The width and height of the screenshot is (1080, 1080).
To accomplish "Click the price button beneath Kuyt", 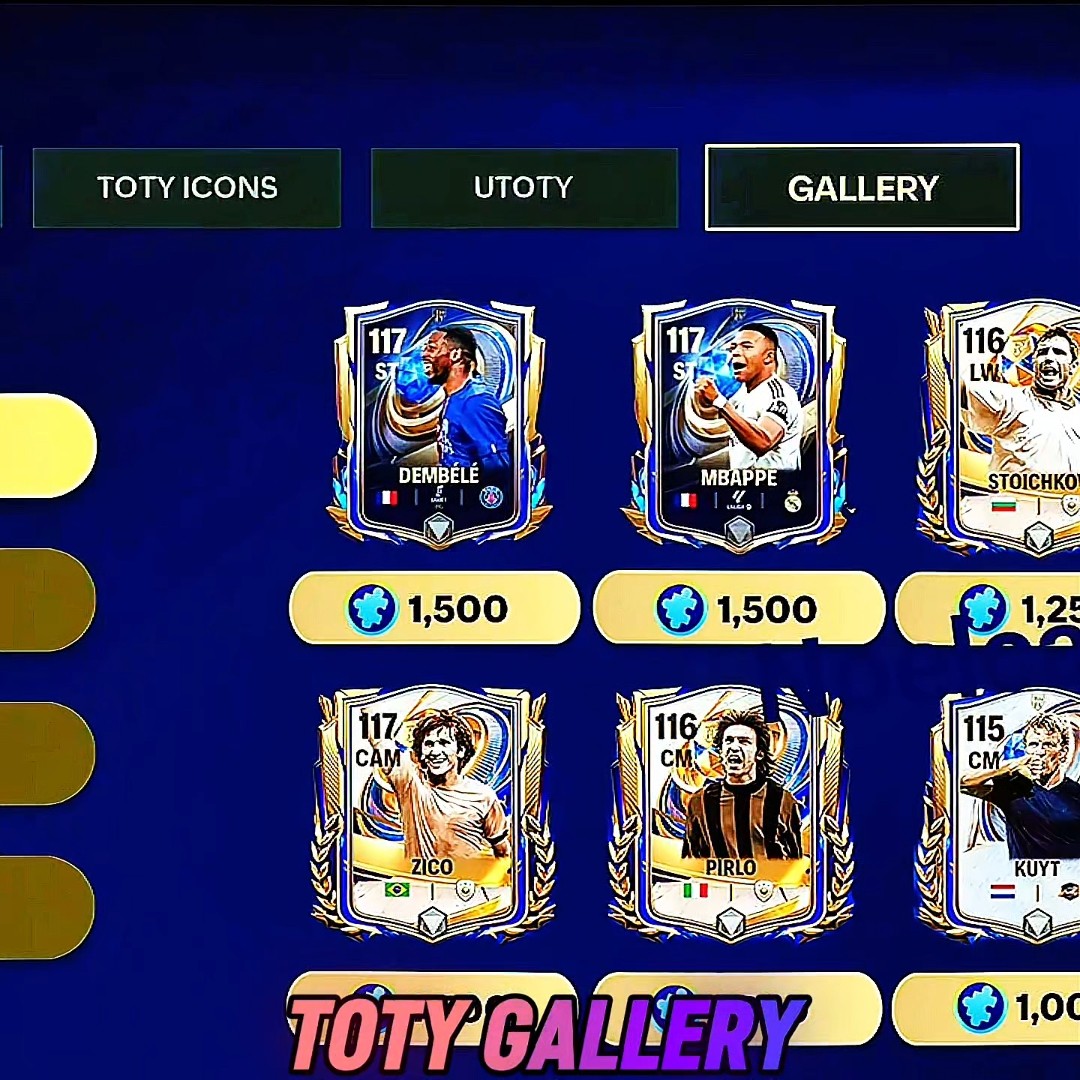I will pos(988,1007).
